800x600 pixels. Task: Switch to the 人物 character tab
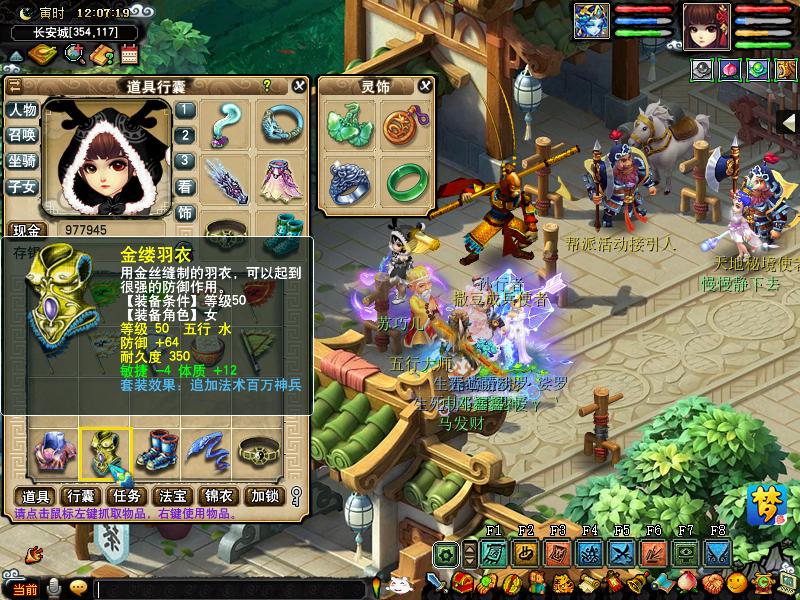point(22,110)
